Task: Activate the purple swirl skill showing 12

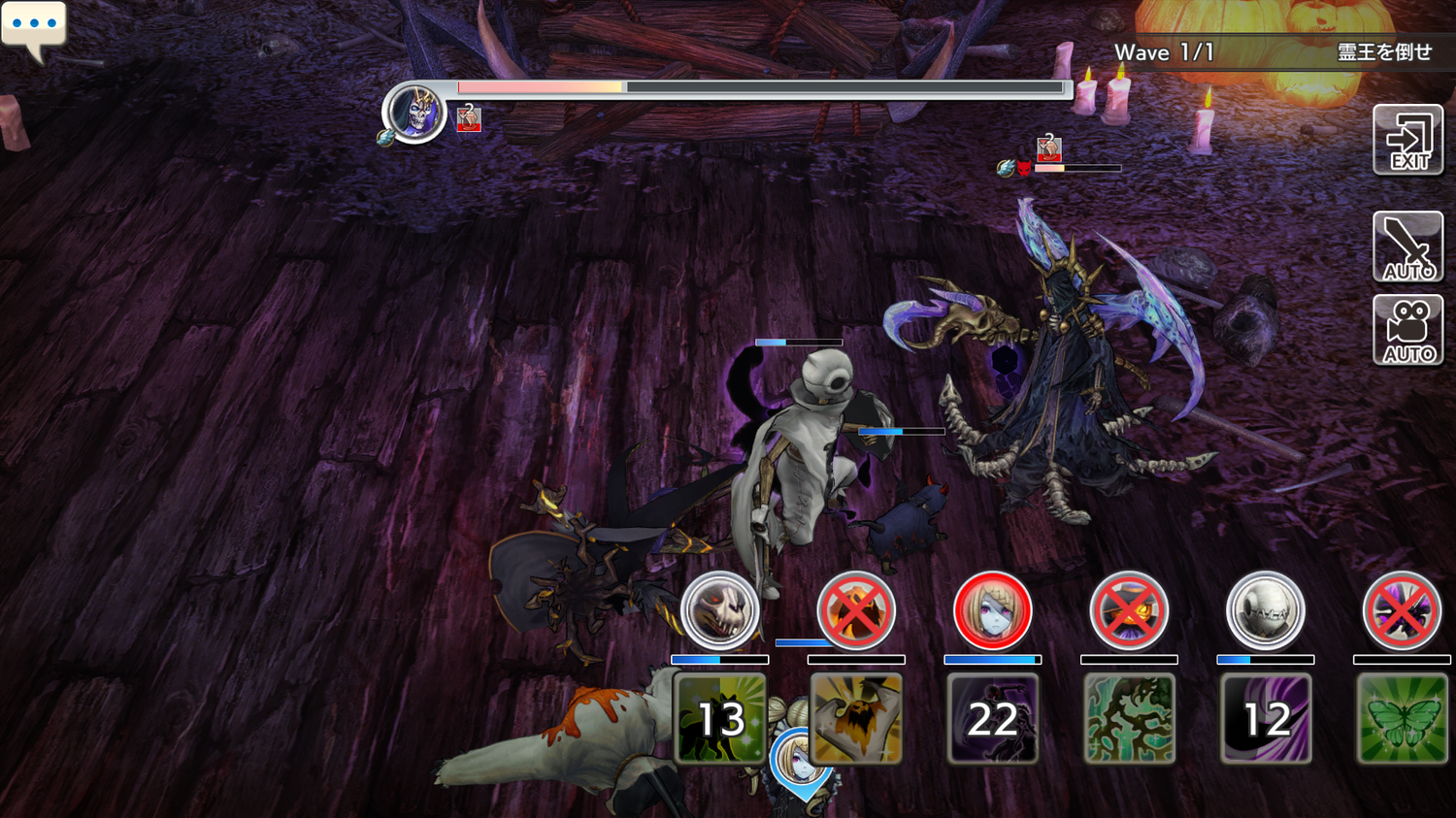Action: [x=1266, y=718]
